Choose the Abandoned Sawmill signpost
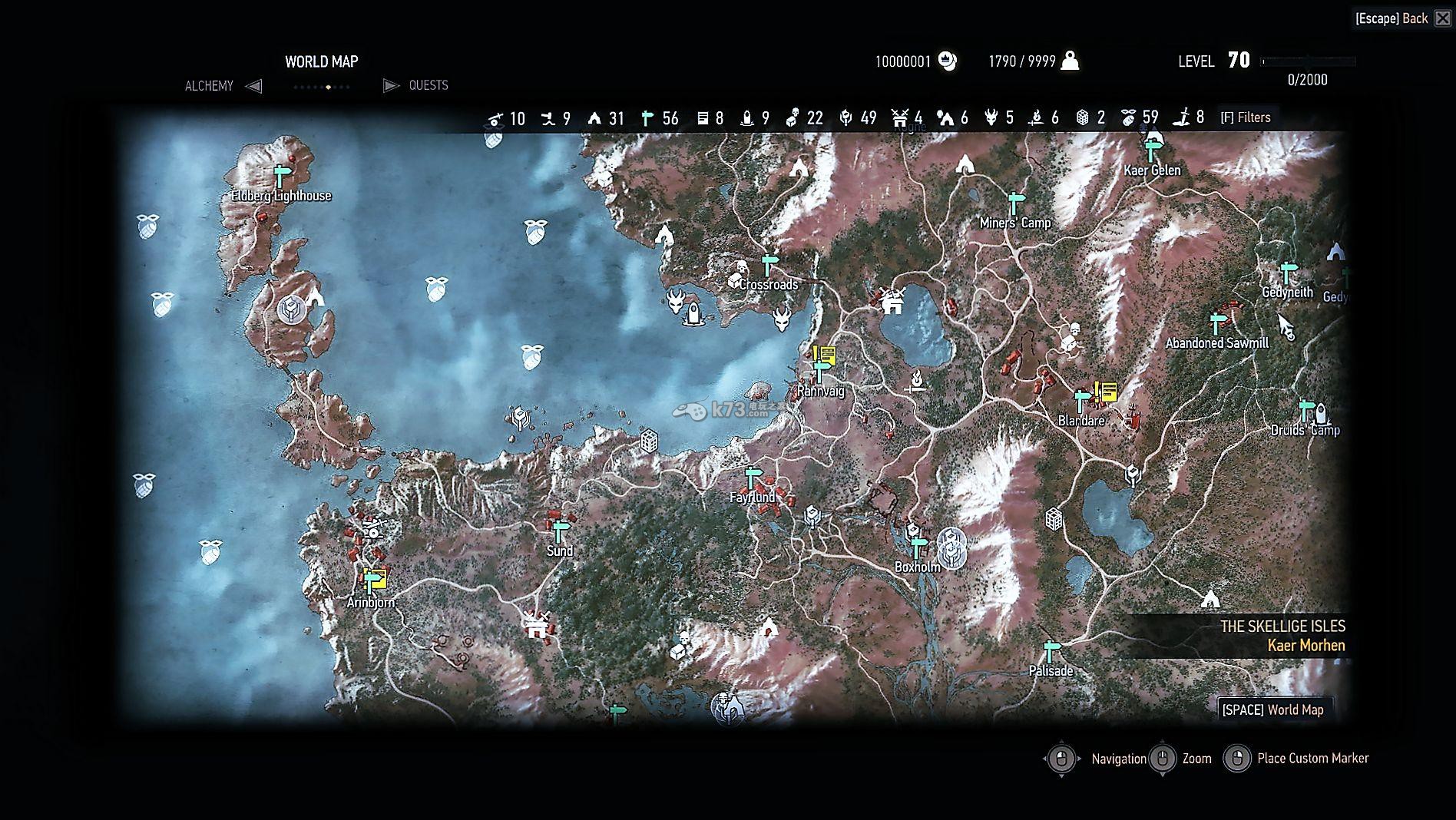Viewport: 1456px width, 820px height. (1216, 322)
